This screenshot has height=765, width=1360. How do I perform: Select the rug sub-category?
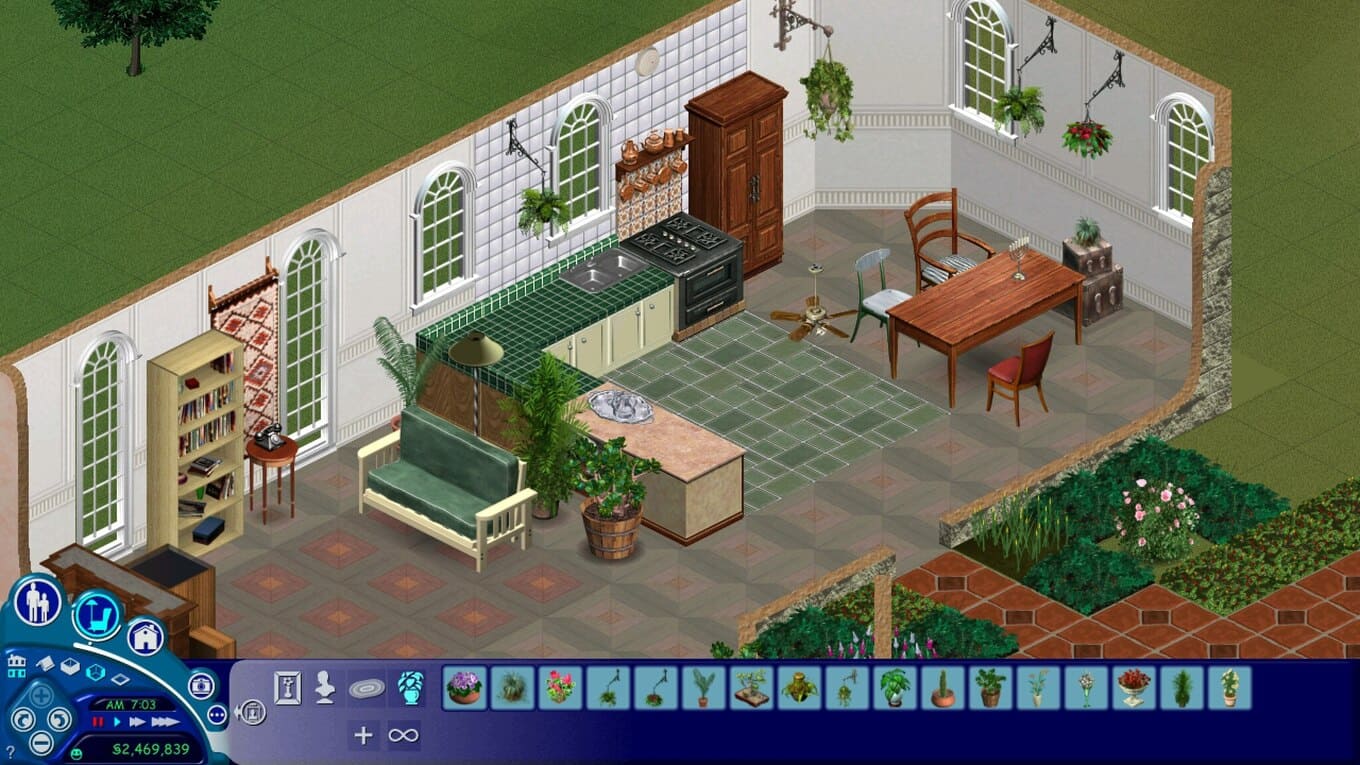(x=366, y=688)
